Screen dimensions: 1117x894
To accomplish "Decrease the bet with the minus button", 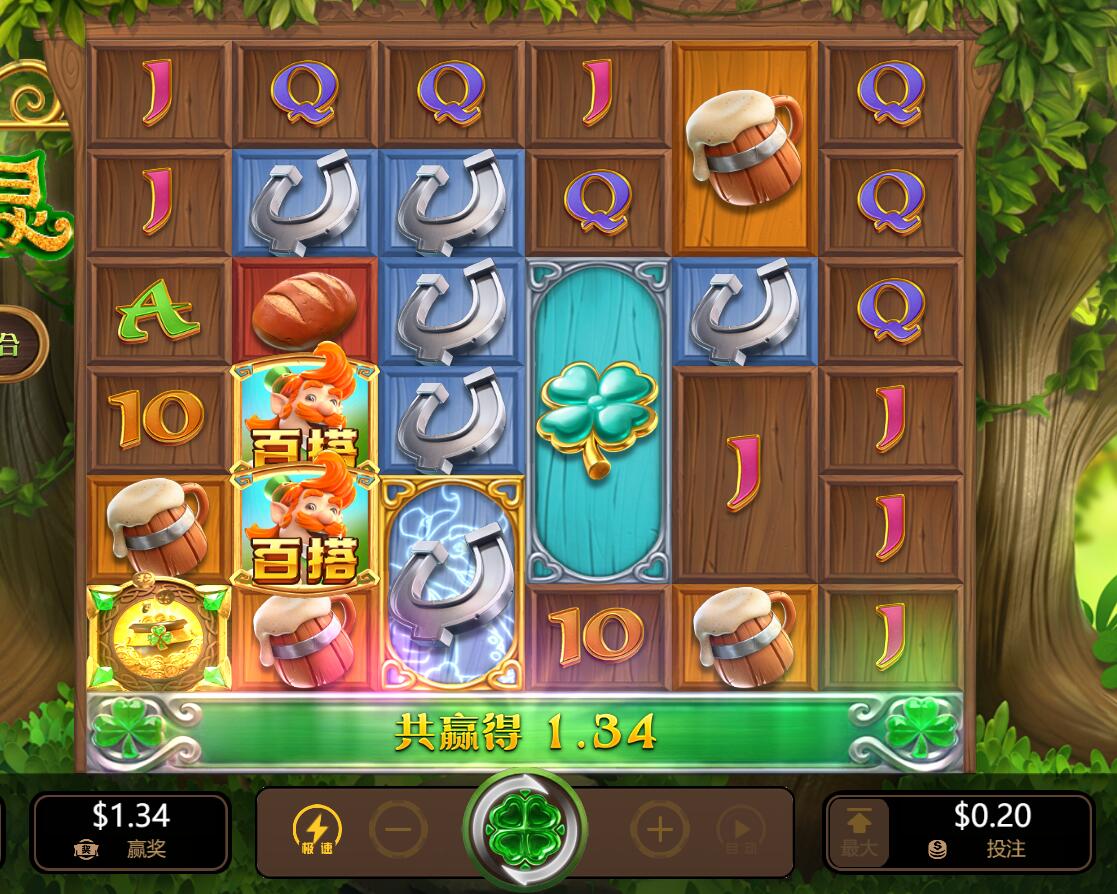I will (x=398, y=830).
